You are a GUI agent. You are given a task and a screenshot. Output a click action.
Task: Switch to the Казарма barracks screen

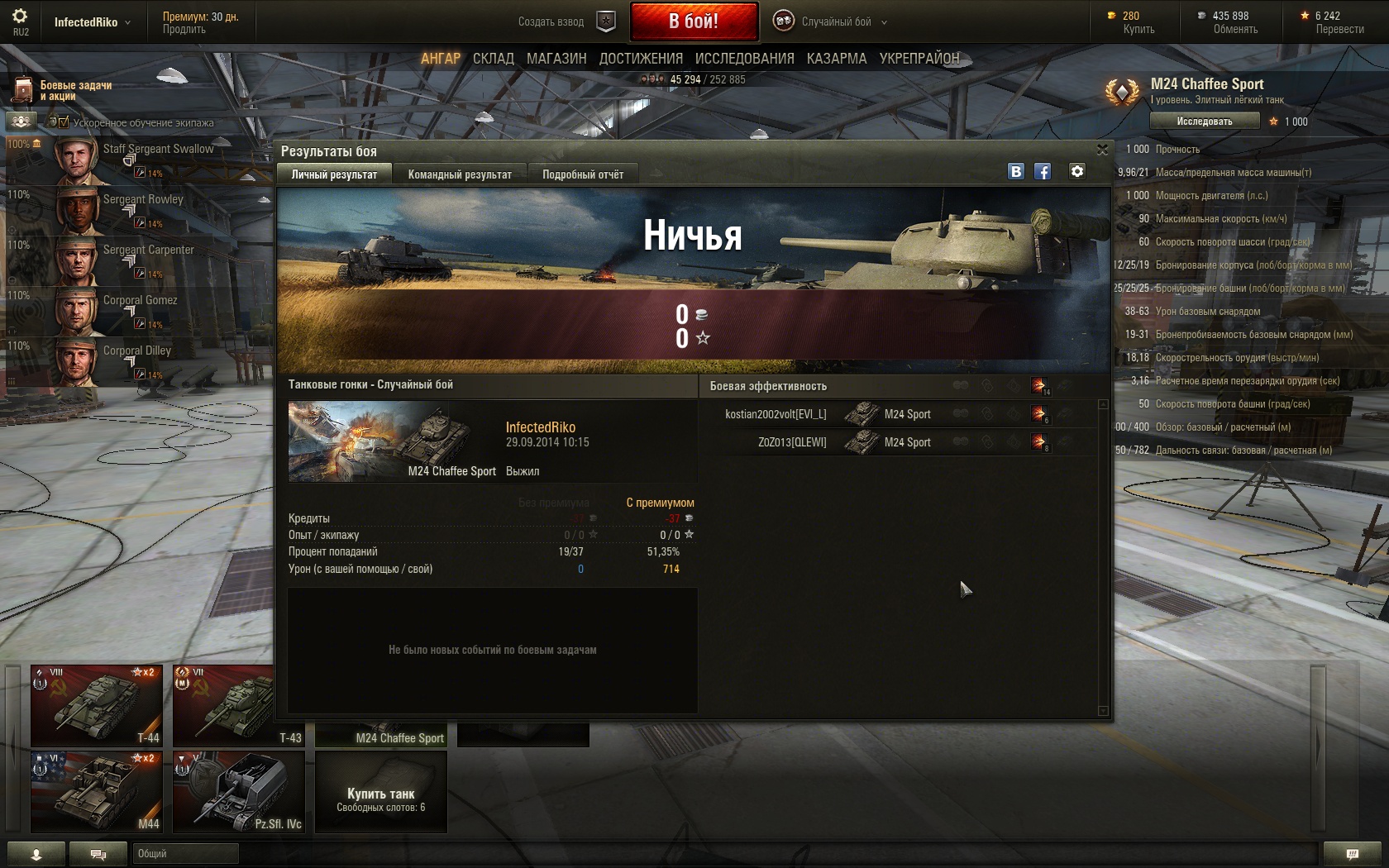tap(837, 59)
